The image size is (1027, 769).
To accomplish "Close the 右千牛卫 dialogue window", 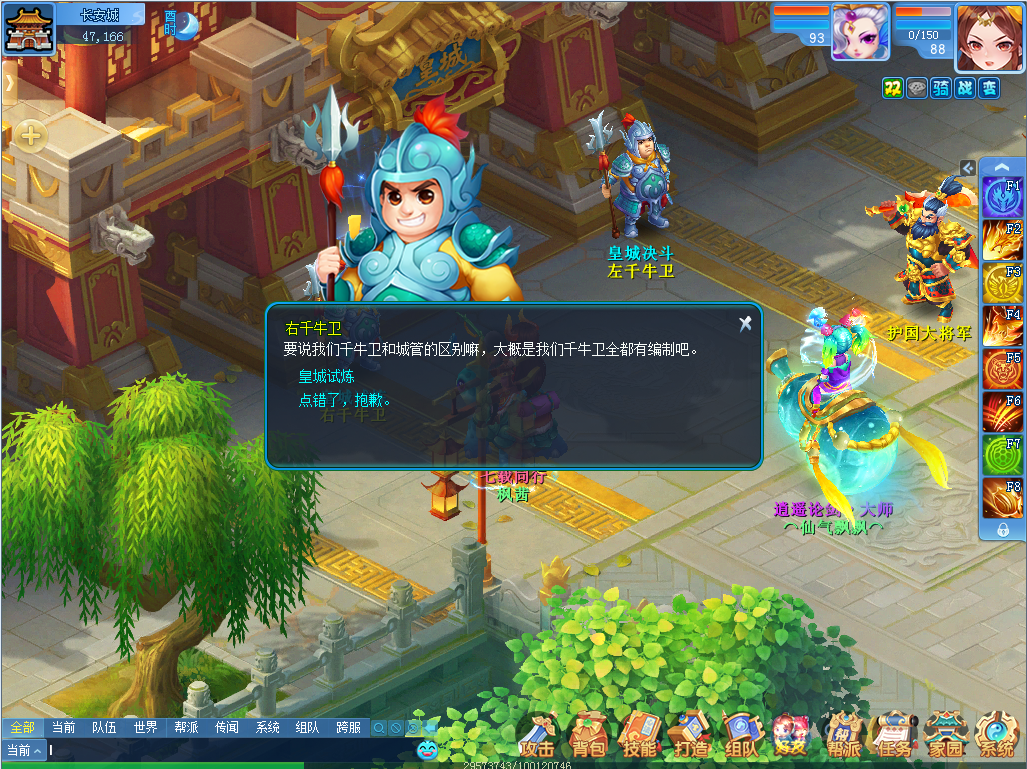I will (745, 323).
